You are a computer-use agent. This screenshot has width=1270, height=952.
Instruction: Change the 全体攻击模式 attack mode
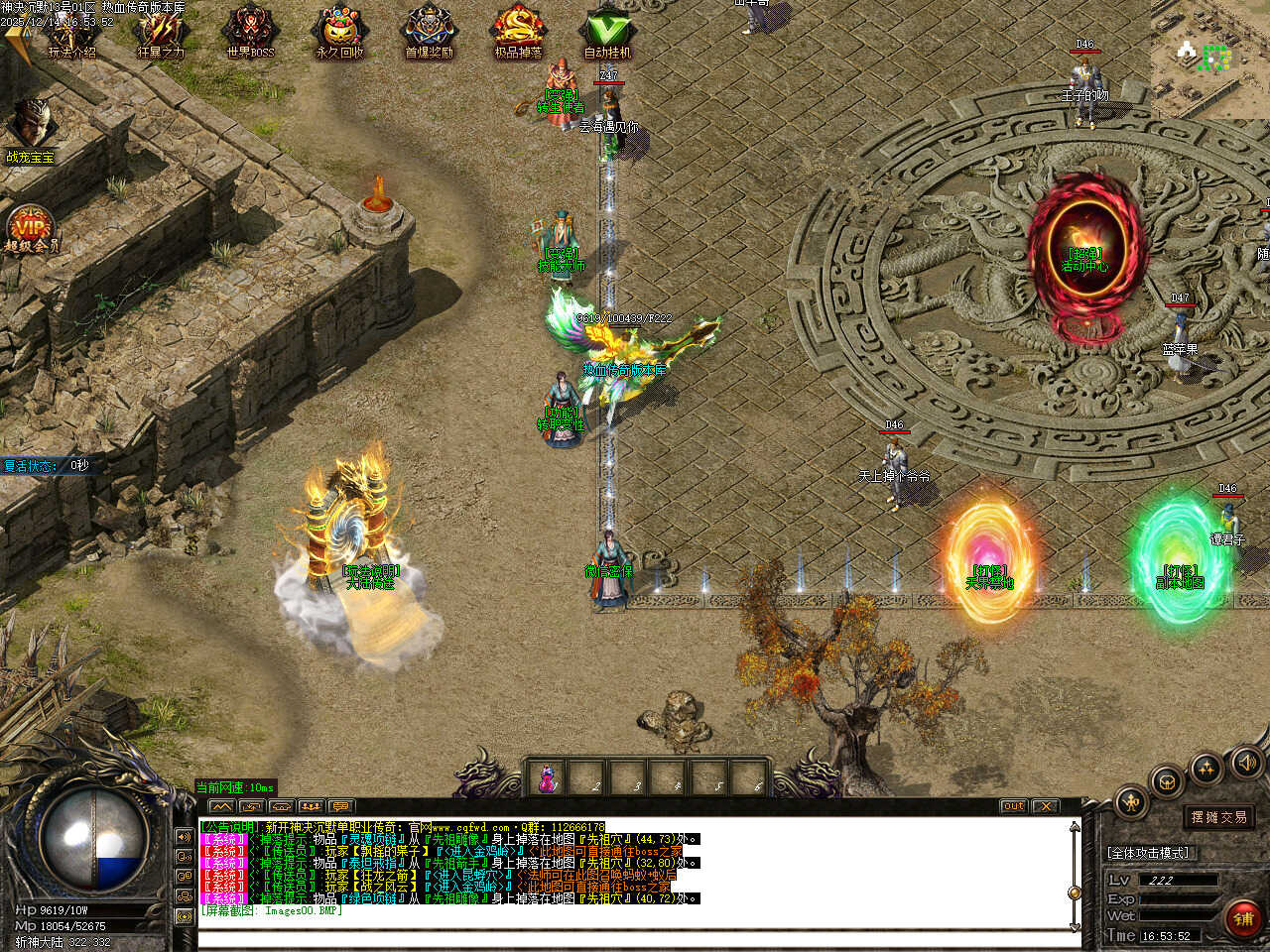(x=1148, y=853)
